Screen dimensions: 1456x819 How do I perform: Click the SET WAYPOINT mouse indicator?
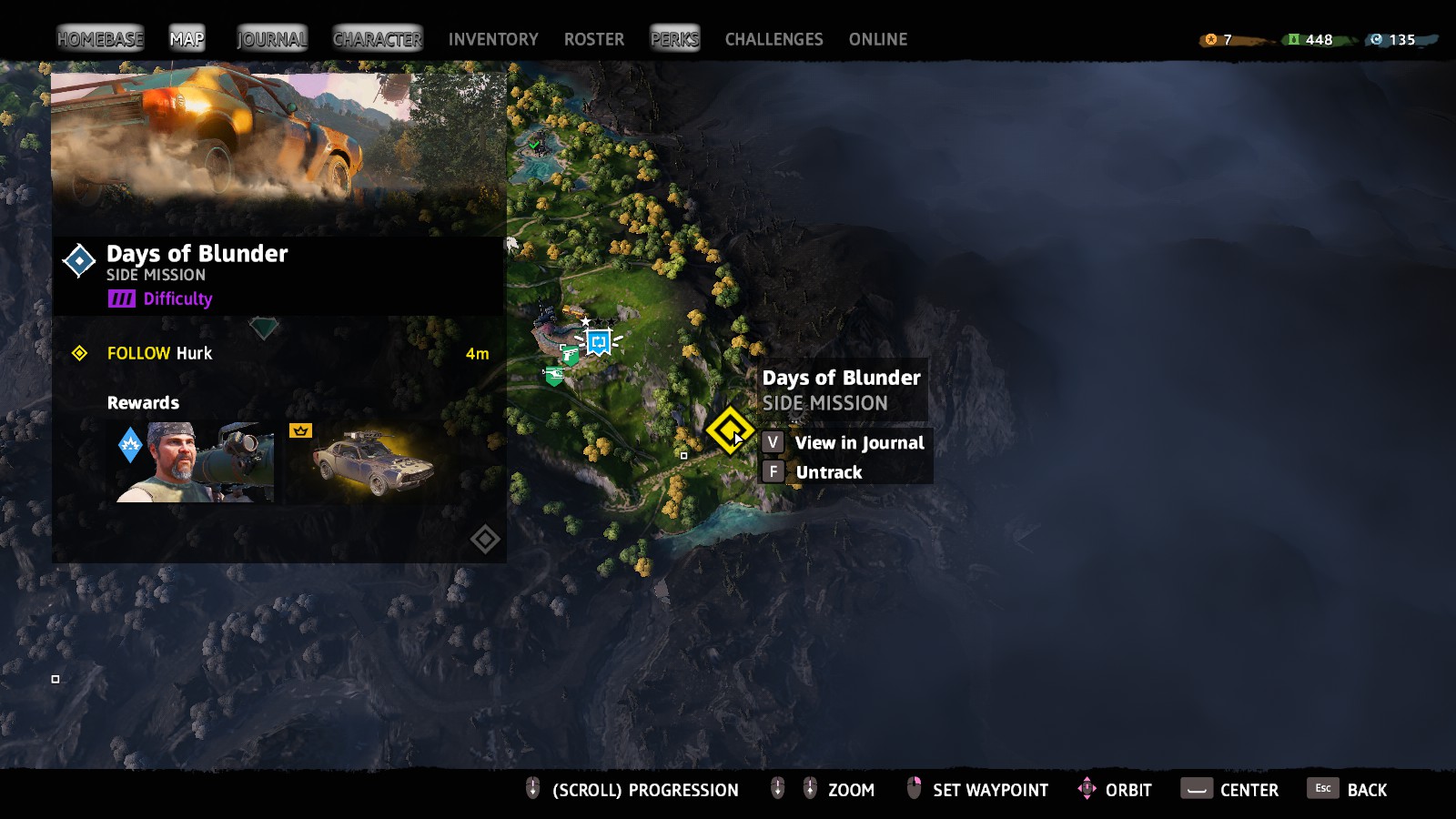(913, 789)
